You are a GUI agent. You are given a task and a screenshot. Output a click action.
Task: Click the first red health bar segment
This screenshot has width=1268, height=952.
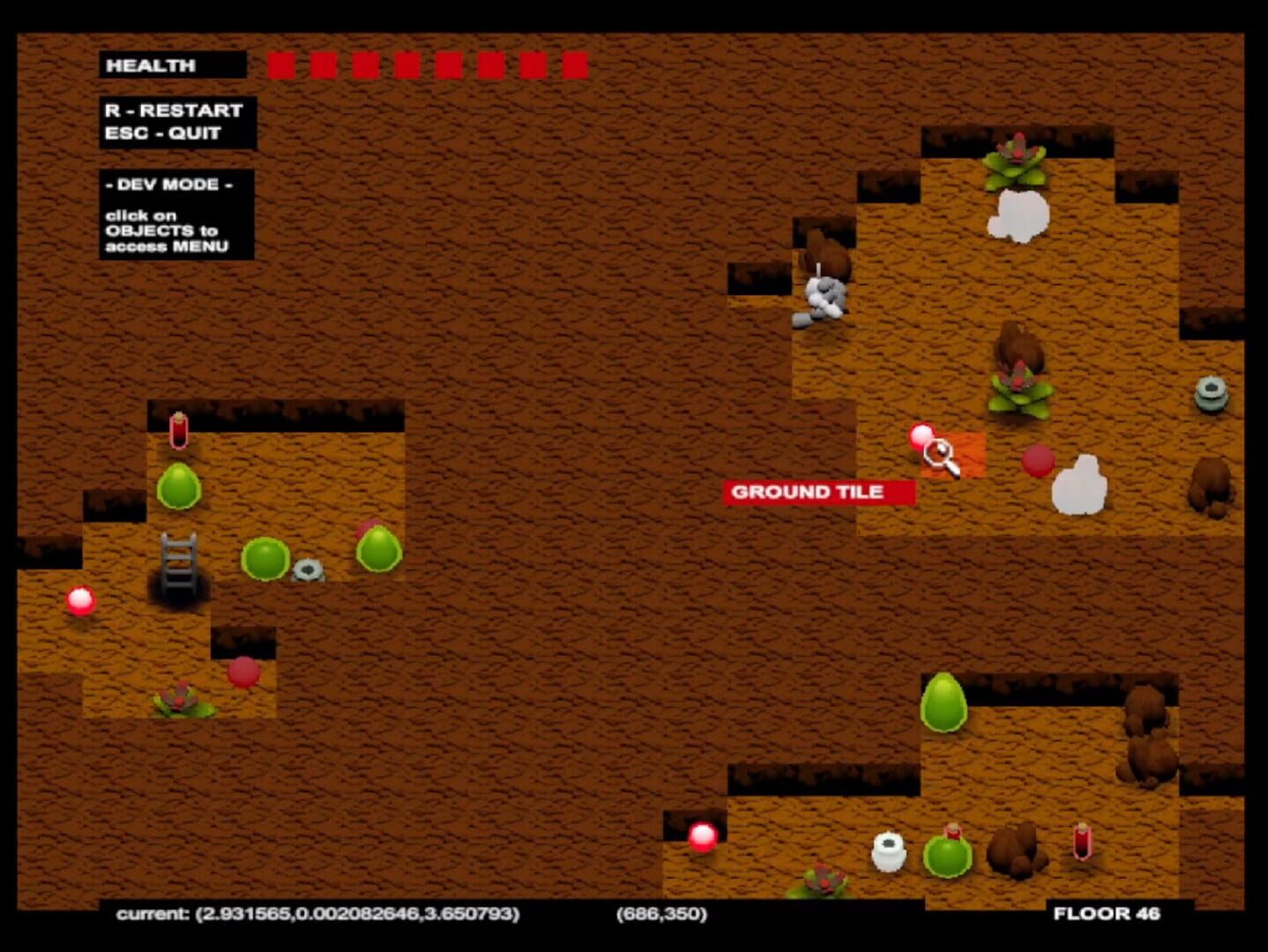pos(280,64)
